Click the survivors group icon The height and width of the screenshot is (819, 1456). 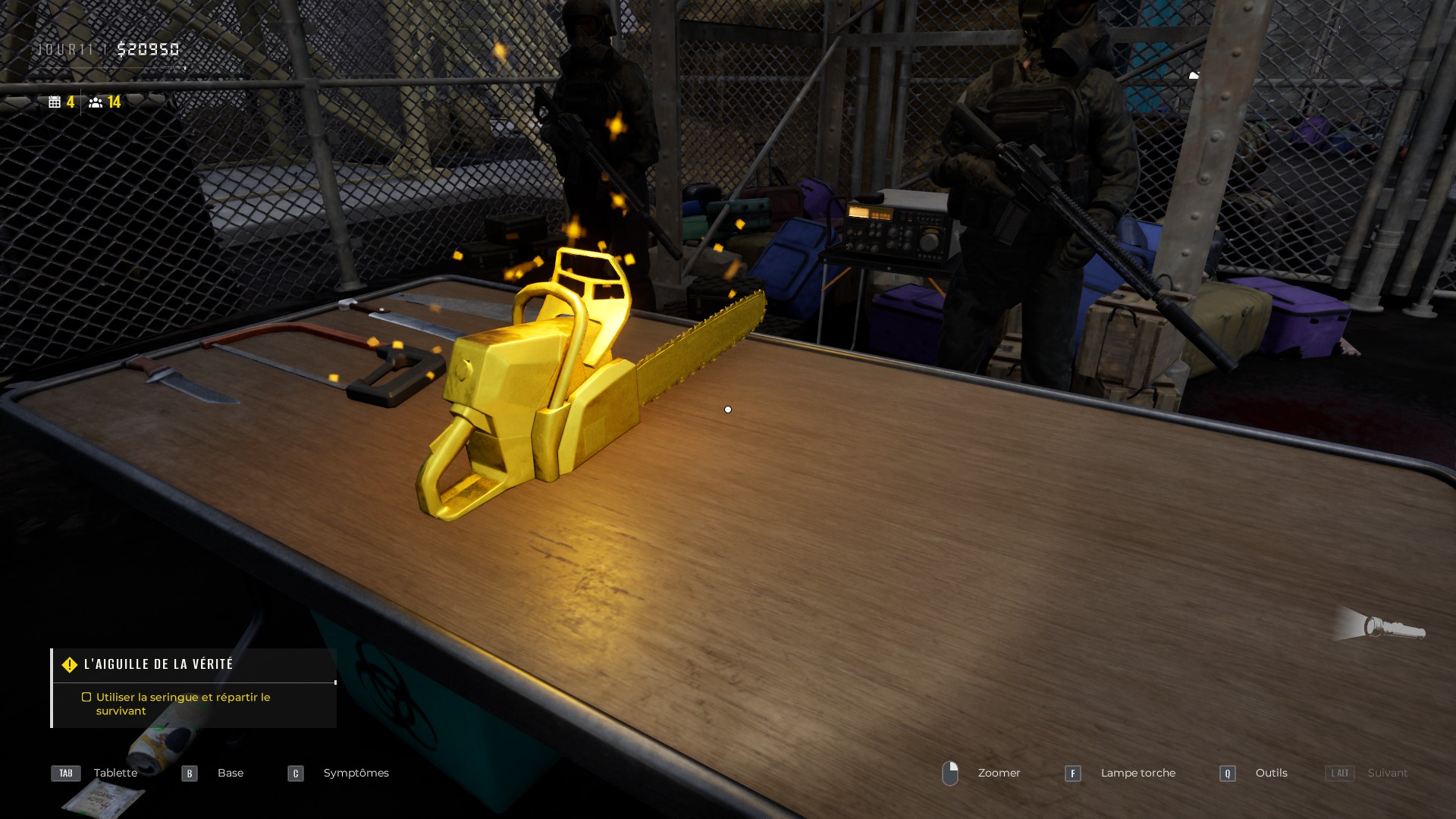pyautogui.click(x=96, y=102)
